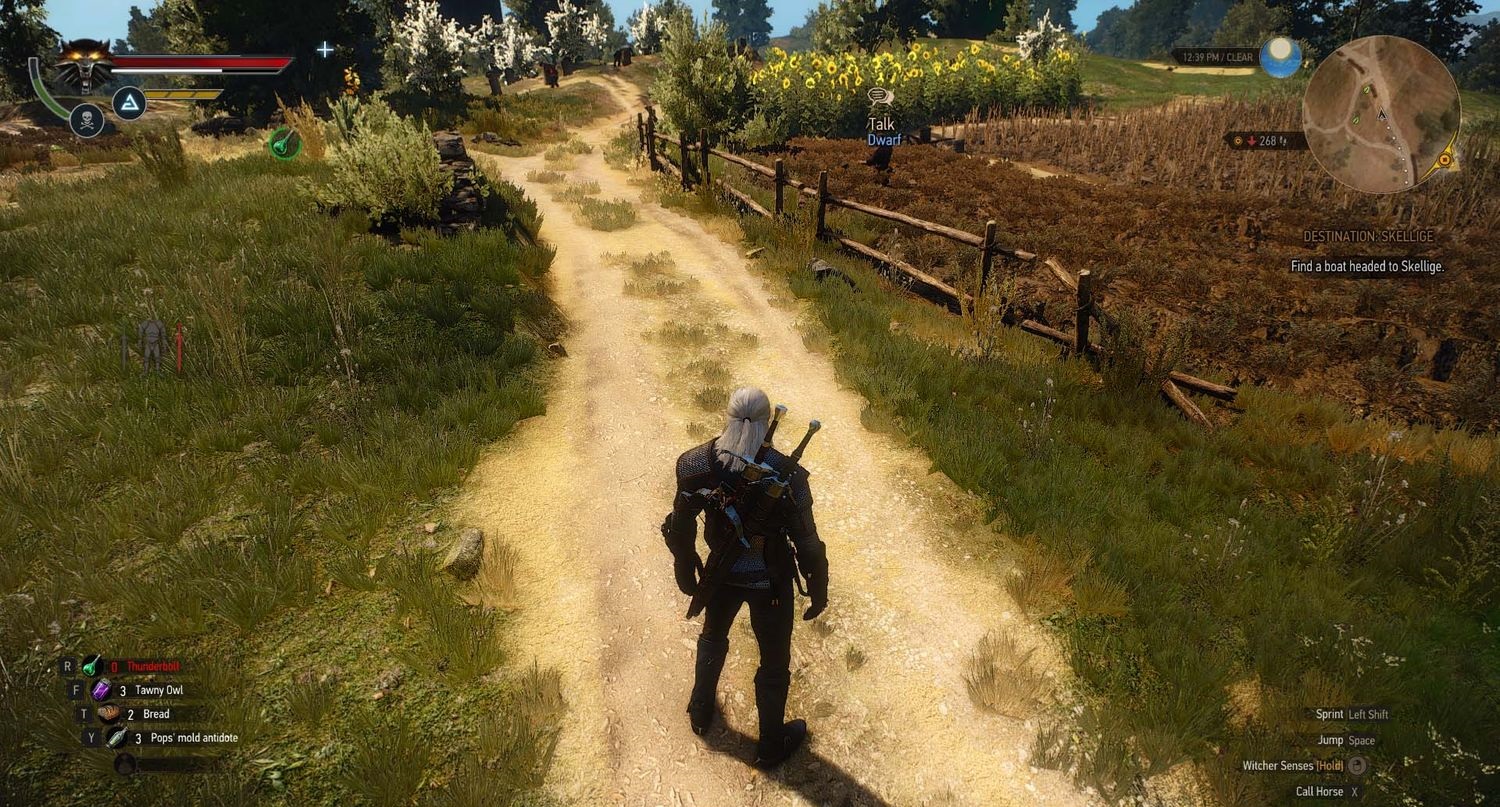1500x807 pixels.
Task: Toggle Sprint using the Left Shift hint
Action: tap(1355, 713)
